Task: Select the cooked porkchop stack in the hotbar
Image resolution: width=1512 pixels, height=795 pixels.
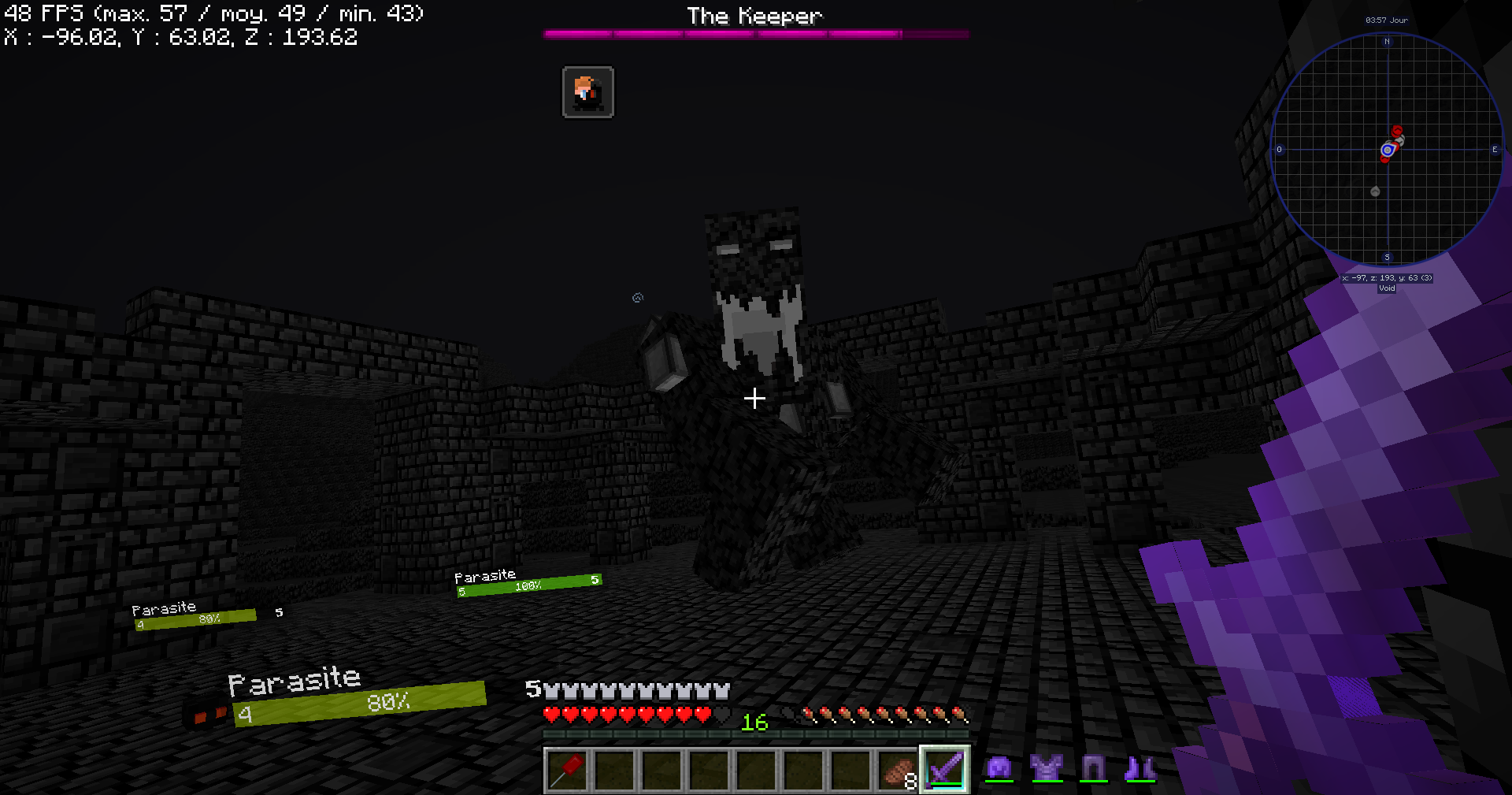Action: tap(897, 770)
